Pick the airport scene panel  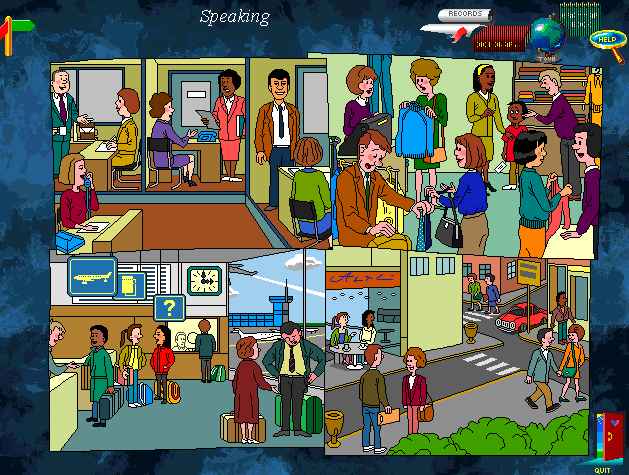(x=186, y=350)
